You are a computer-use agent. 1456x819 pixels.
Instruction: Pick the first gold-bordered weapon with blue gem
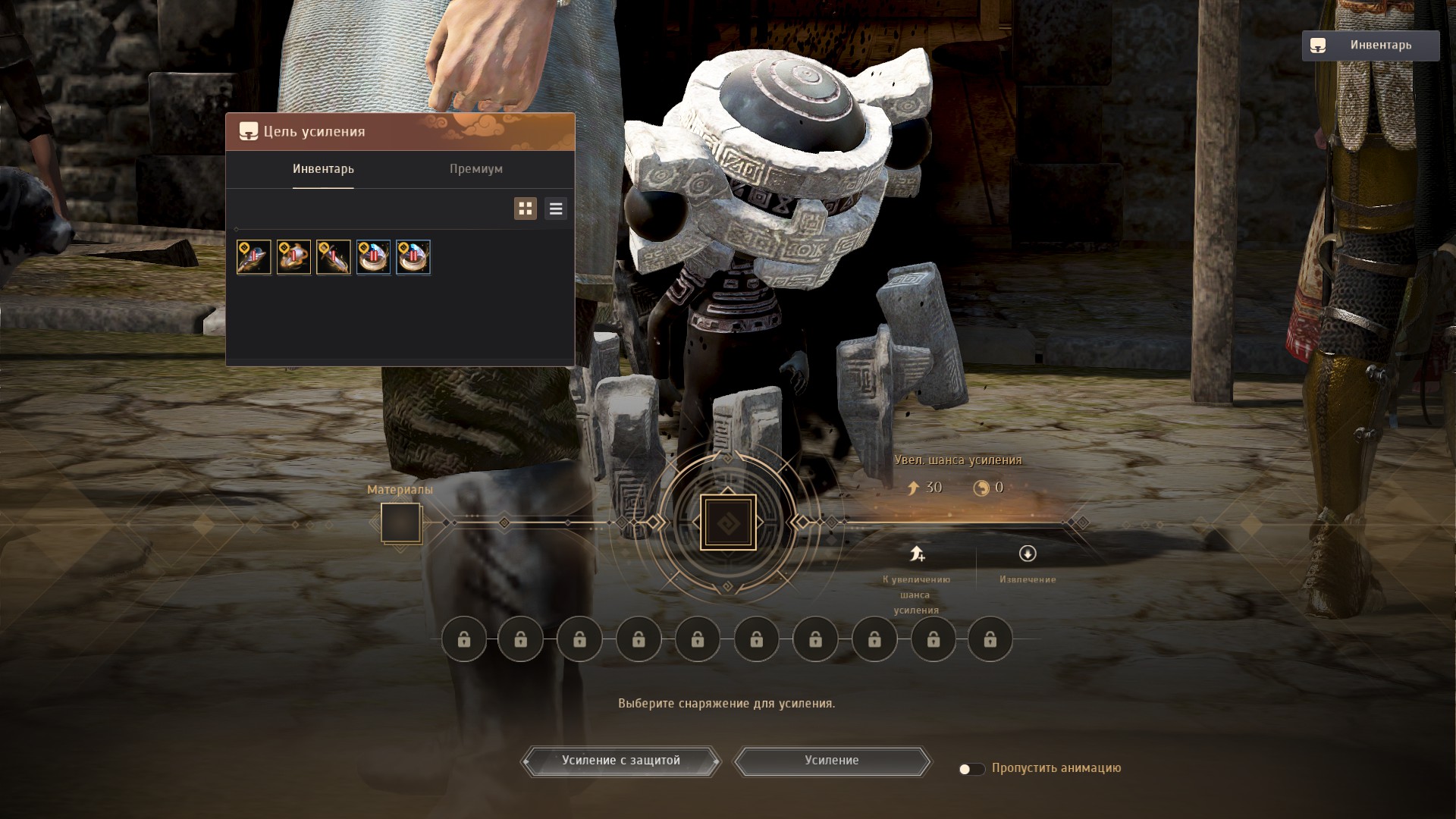point(254,257)
